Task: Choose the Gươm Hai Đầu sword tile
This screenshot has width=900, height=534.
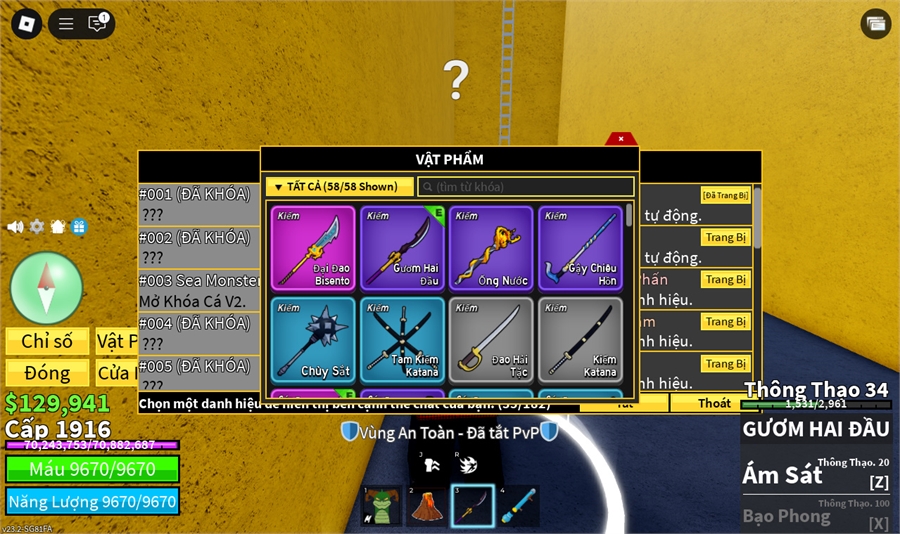Action: click(x=402, y=248)
